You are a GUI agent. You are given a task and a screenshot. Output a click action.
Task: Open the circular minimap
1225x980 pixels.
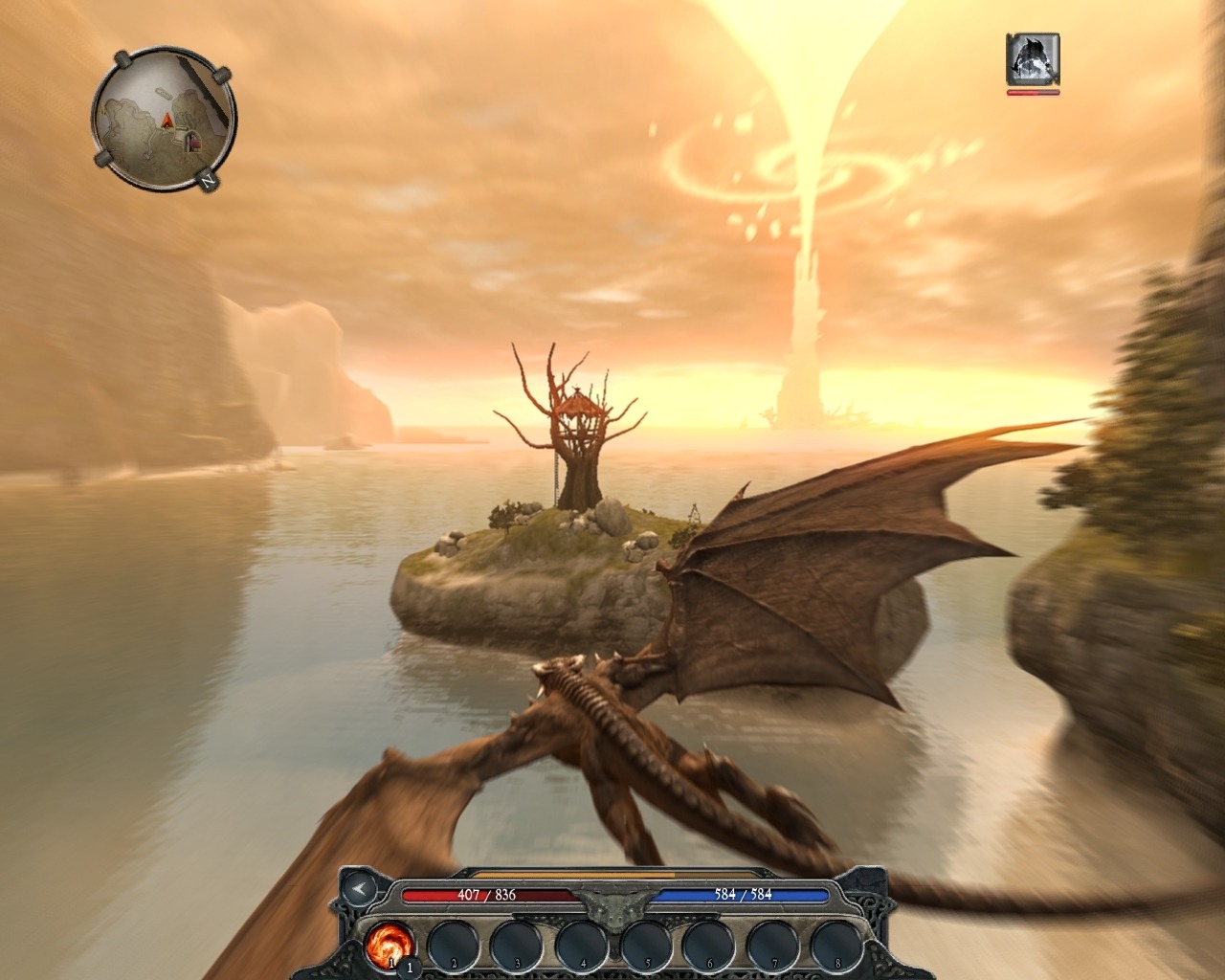[x=165, y=118]
